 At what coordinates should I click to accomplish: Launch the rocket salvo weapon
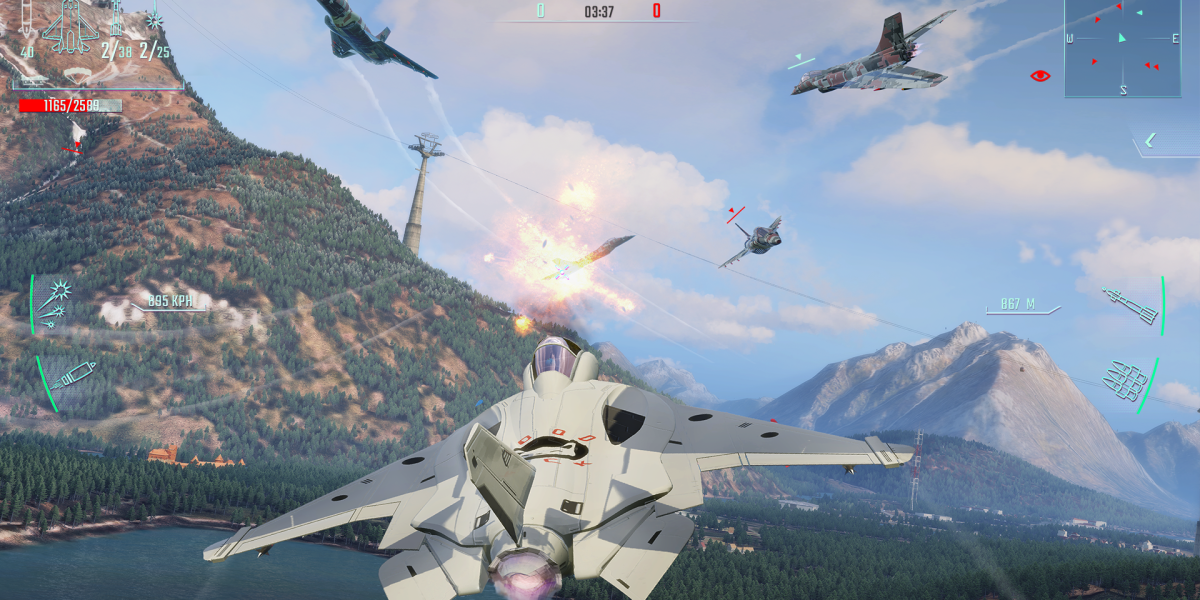click(1125, 380)
